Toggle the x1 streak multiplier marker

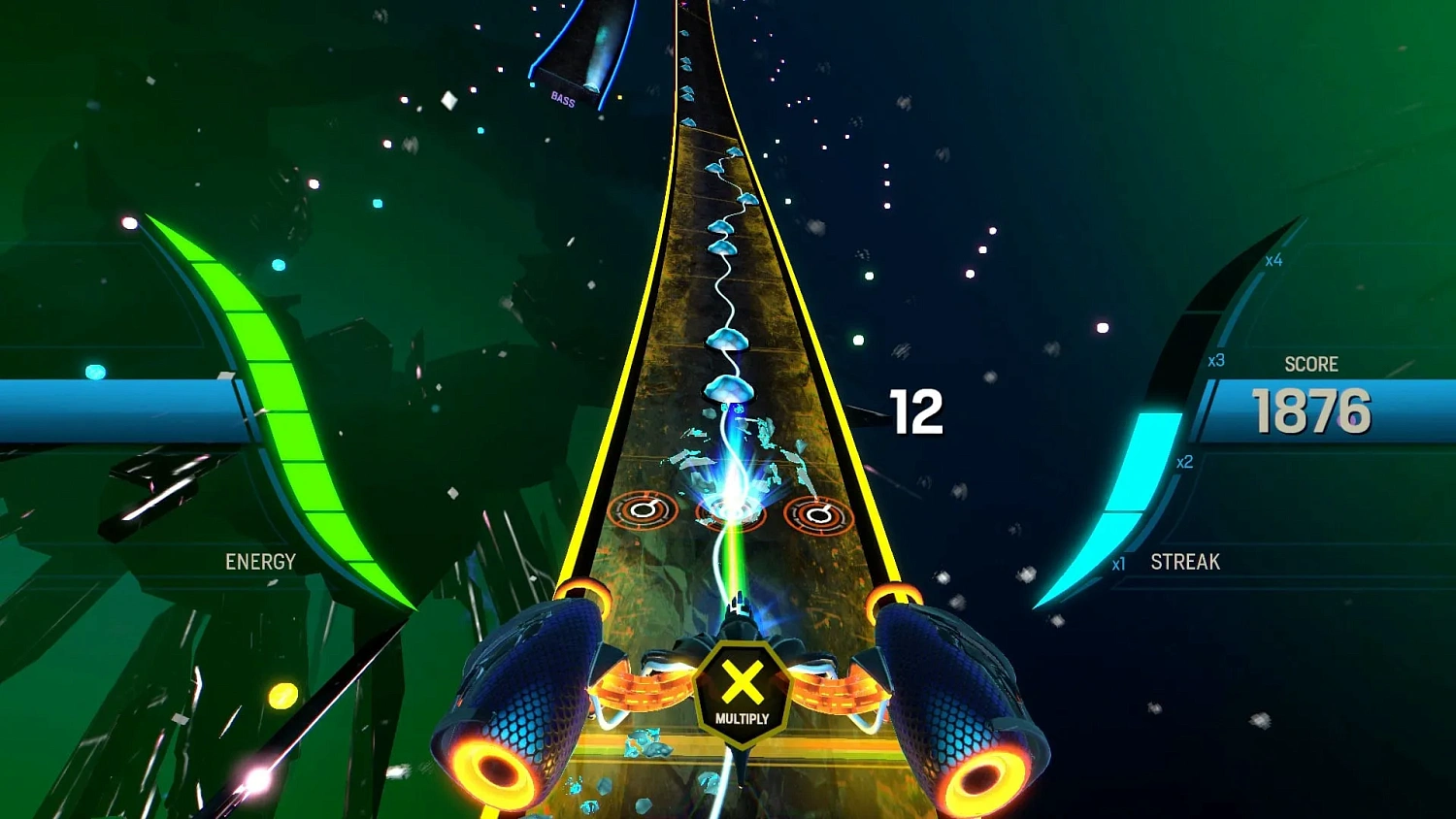1118,561
